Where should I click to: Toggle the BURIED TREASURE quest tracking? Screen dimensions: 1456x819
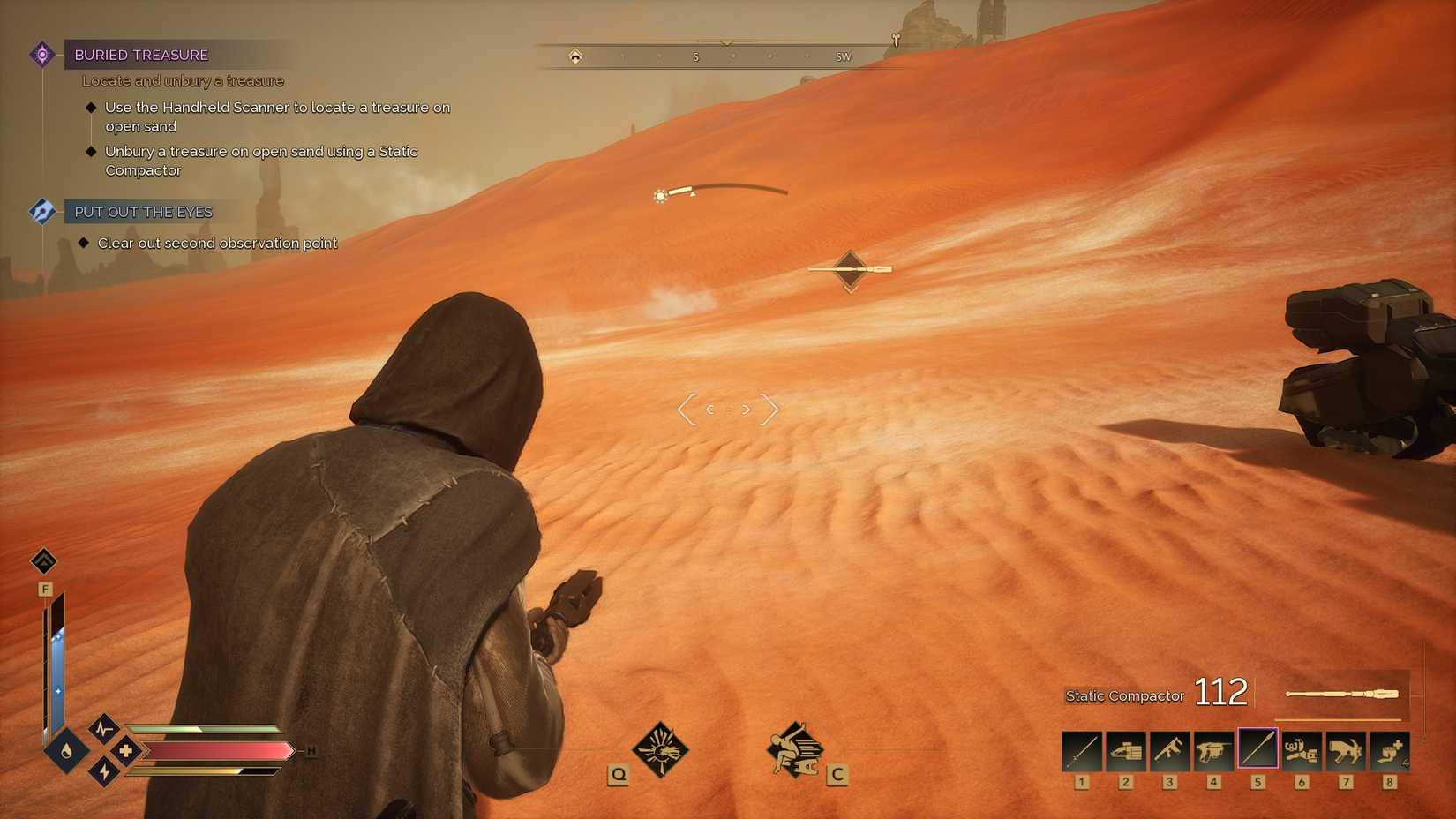pyautogui.click(x=41, y=54)
